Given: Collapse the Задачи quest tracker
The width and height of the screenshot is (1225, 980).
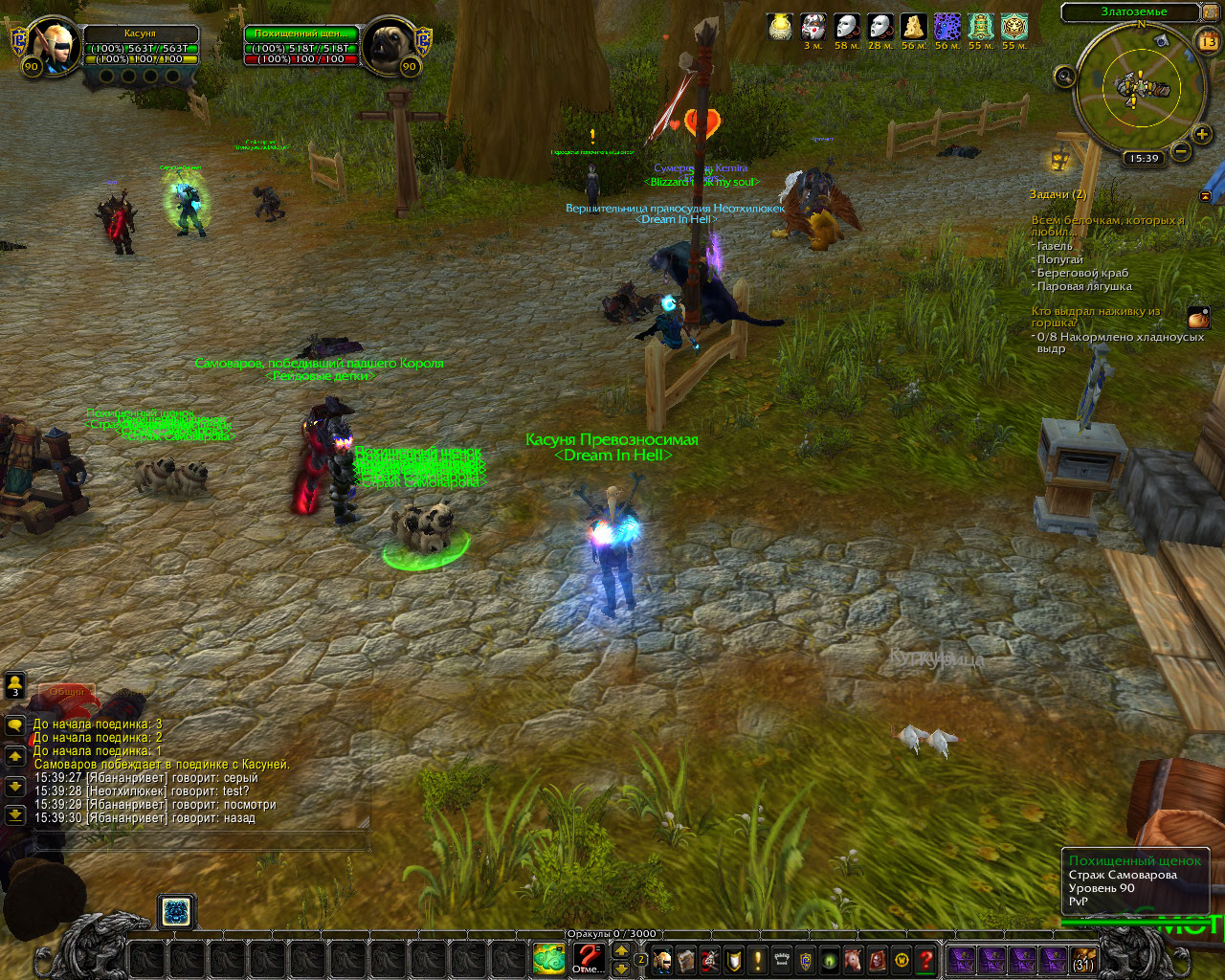Looking at the screenshot, I should [1205, 195].
